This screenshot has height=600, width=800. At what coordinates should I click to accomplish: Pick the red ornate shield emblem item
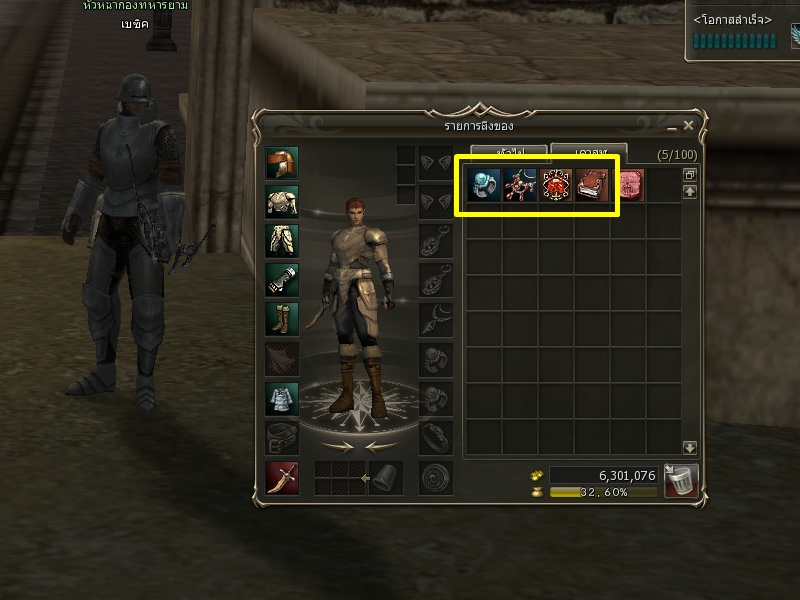coord(556,185)
